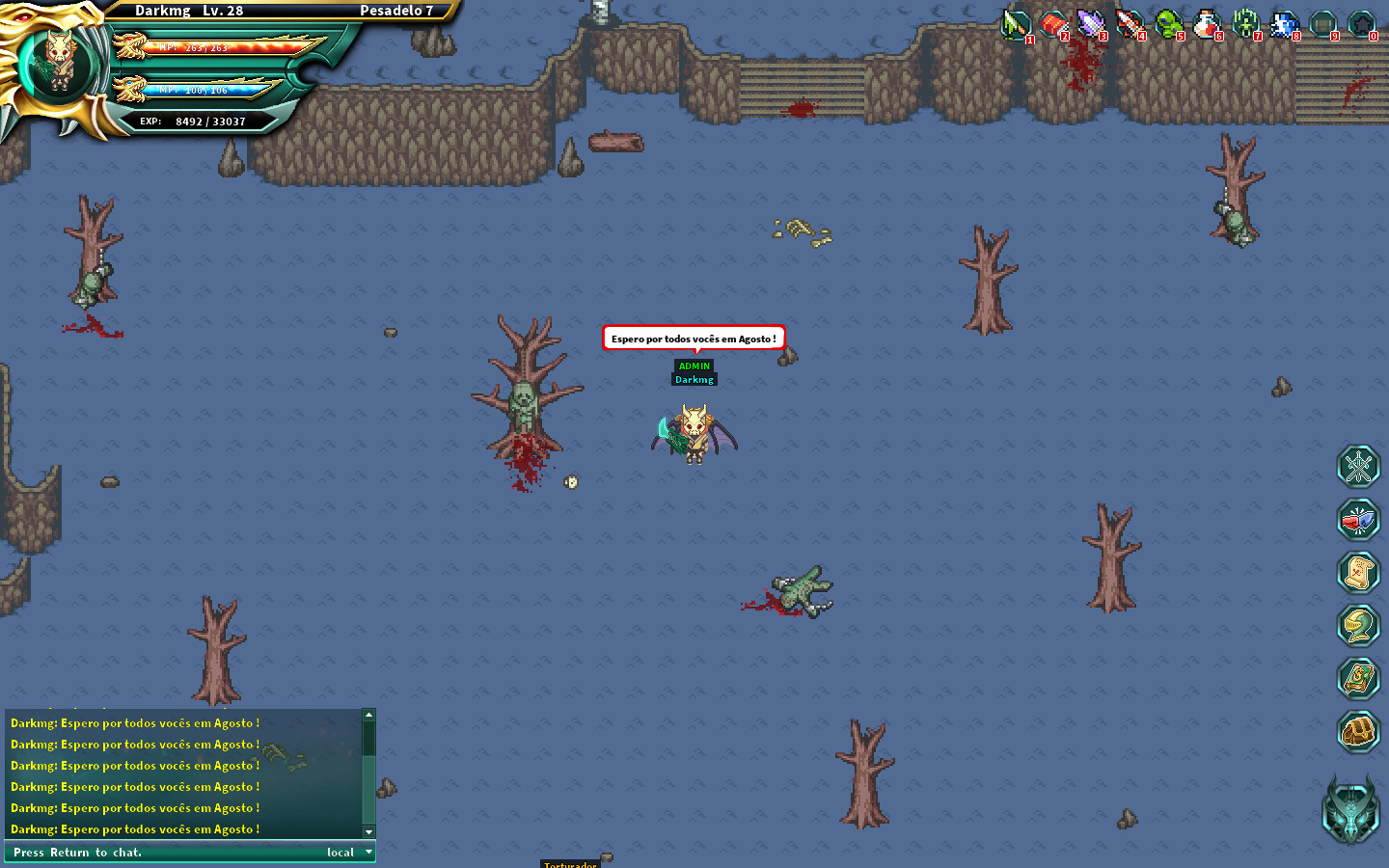The image size is (1389, 868).
Task: Open the quest scroll panel
Action: point(1359,572)
